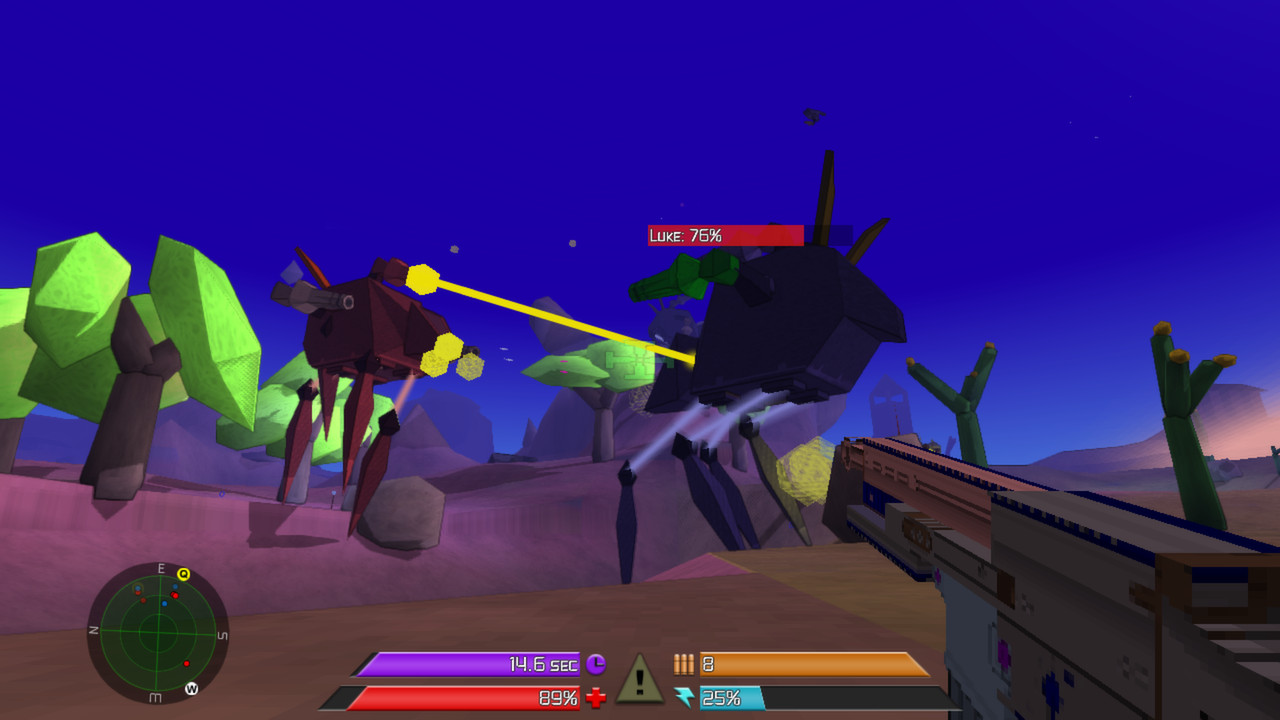The height and width of the screenshot is (720, 1280).
Task: Click the blue ally dot near radar center
Action: pos(164,604)
